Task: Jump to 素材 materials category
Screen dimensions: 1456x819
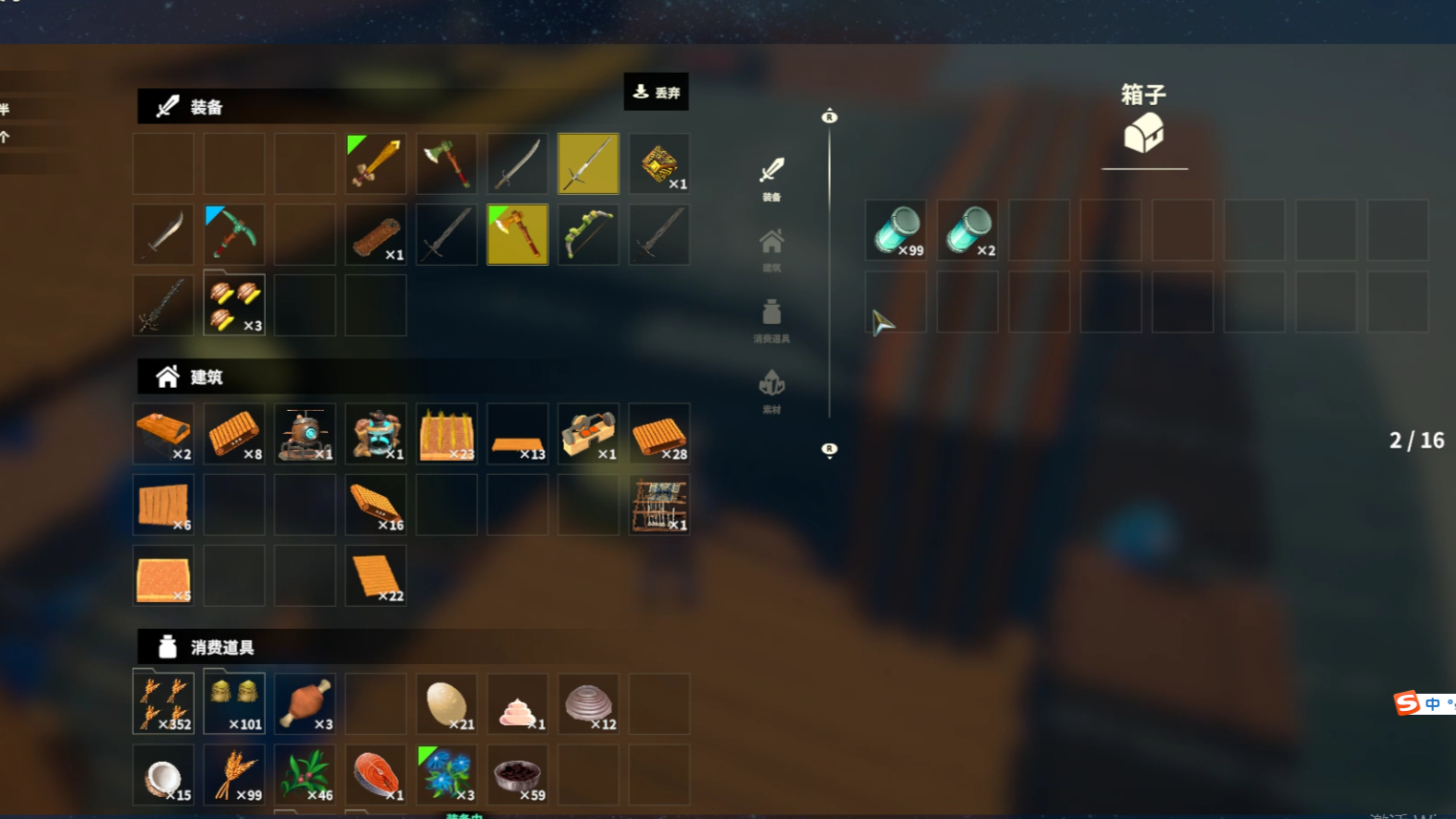Action: 771,391
